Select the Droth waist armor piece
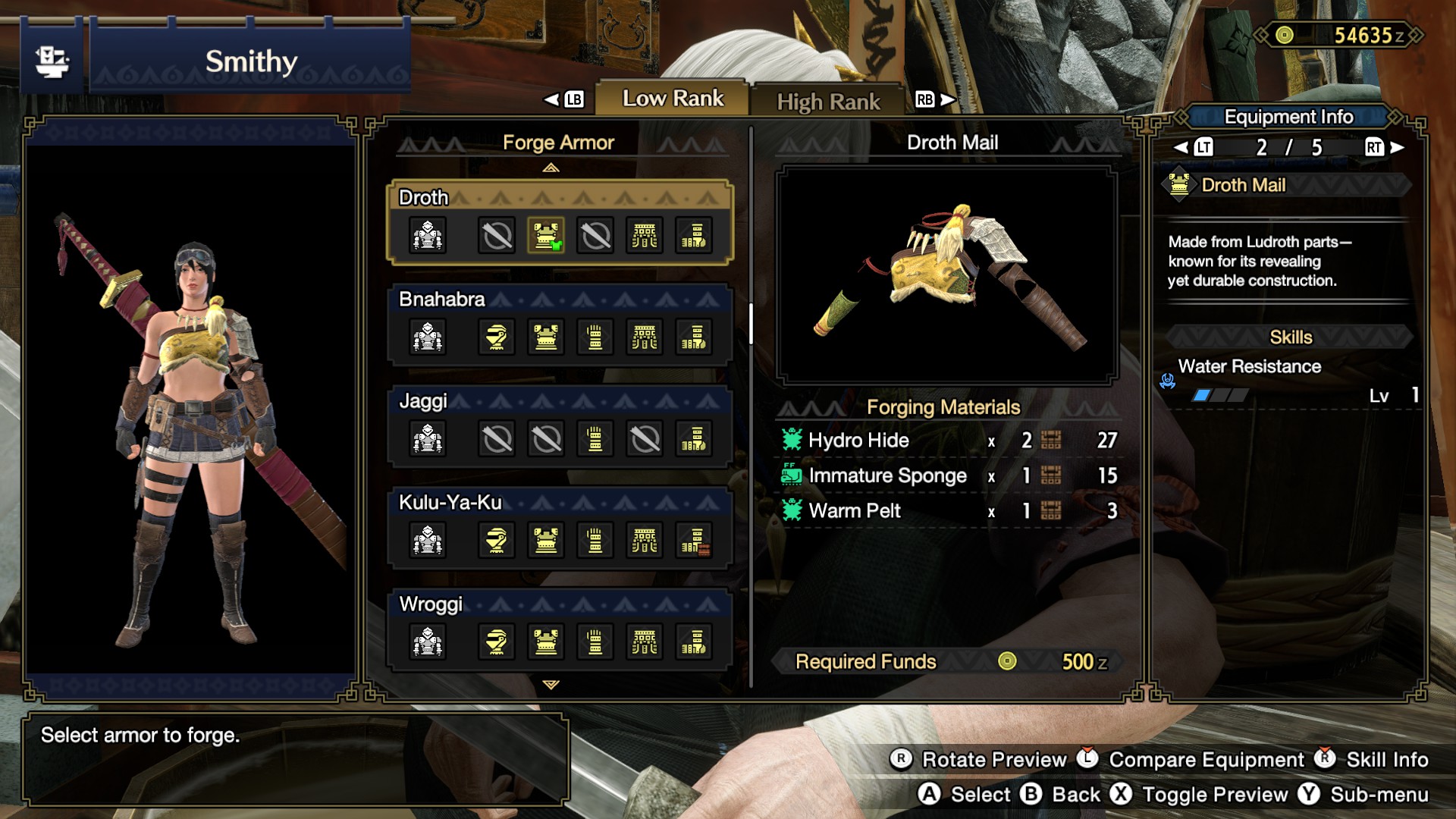 (645, 236)
